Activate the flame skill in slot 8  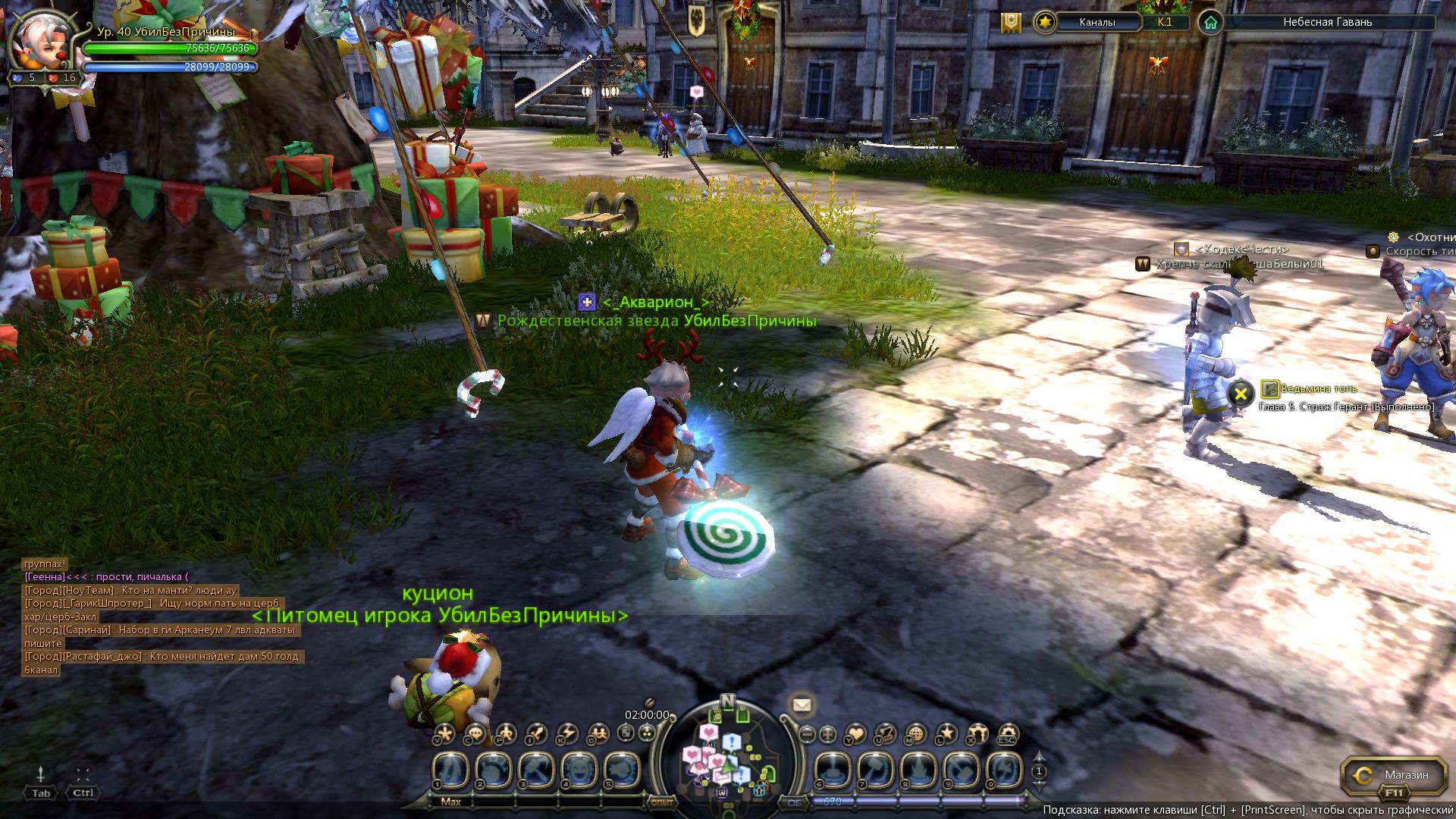point(918,770)
